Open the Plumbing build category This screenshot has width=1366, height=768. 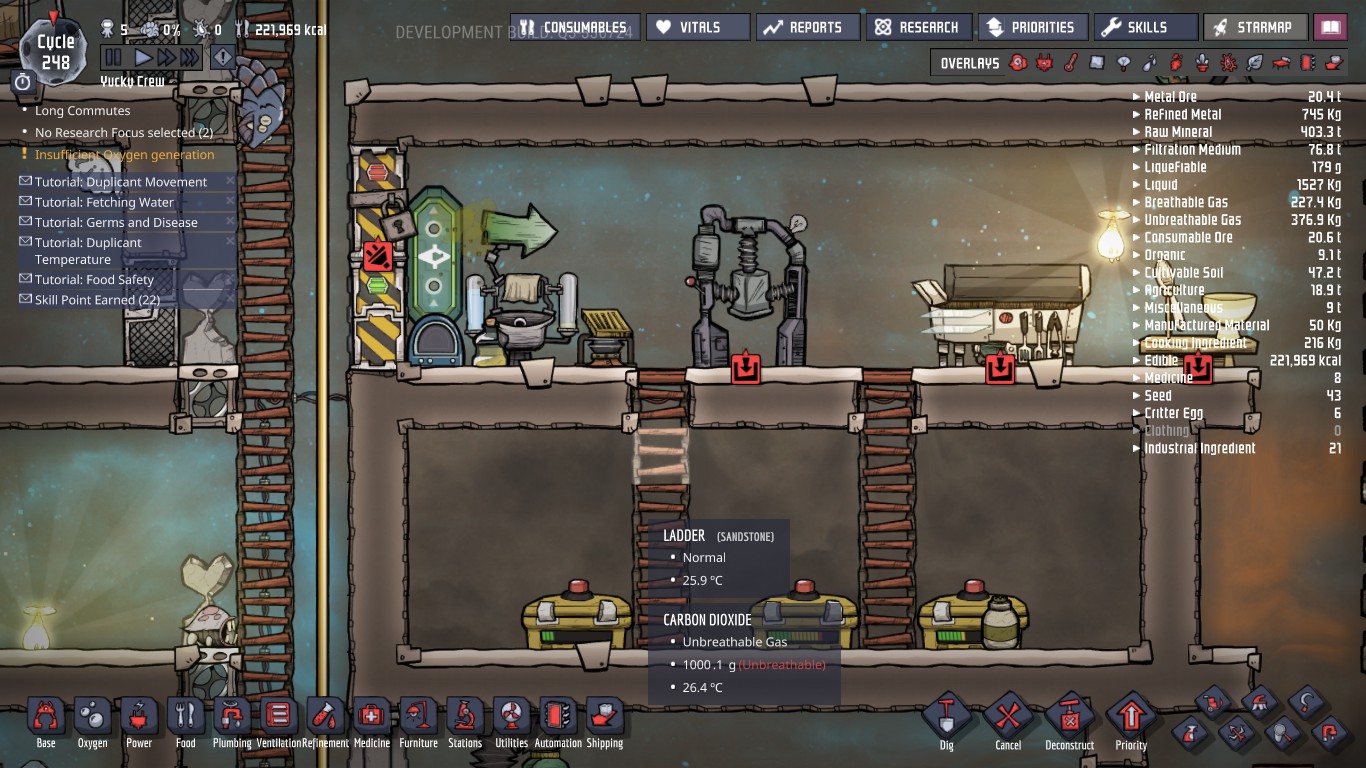pyautogui.click(x=231, y=717)
